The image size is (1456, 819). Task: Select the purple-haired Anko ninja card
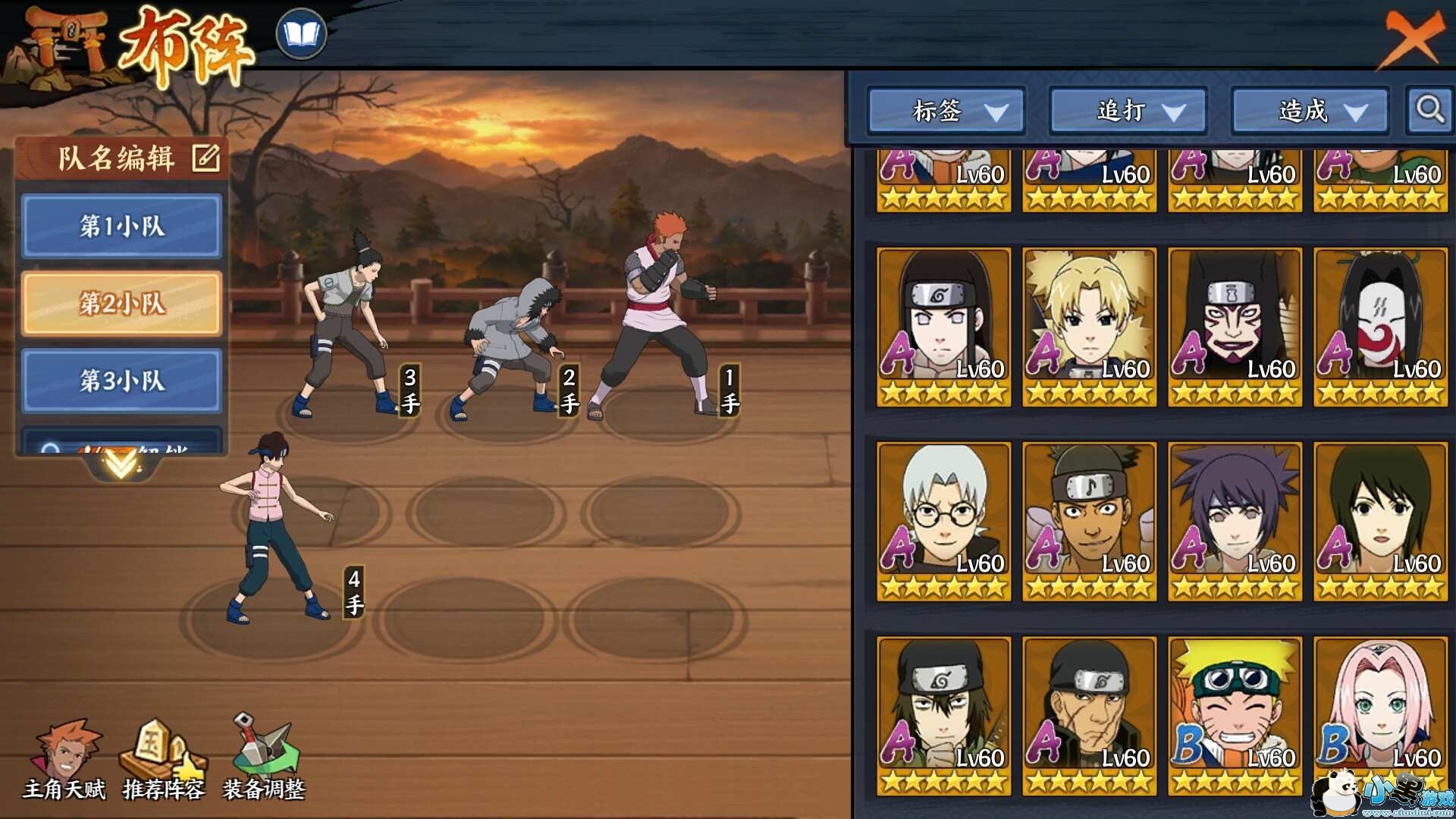[1235, 521]
